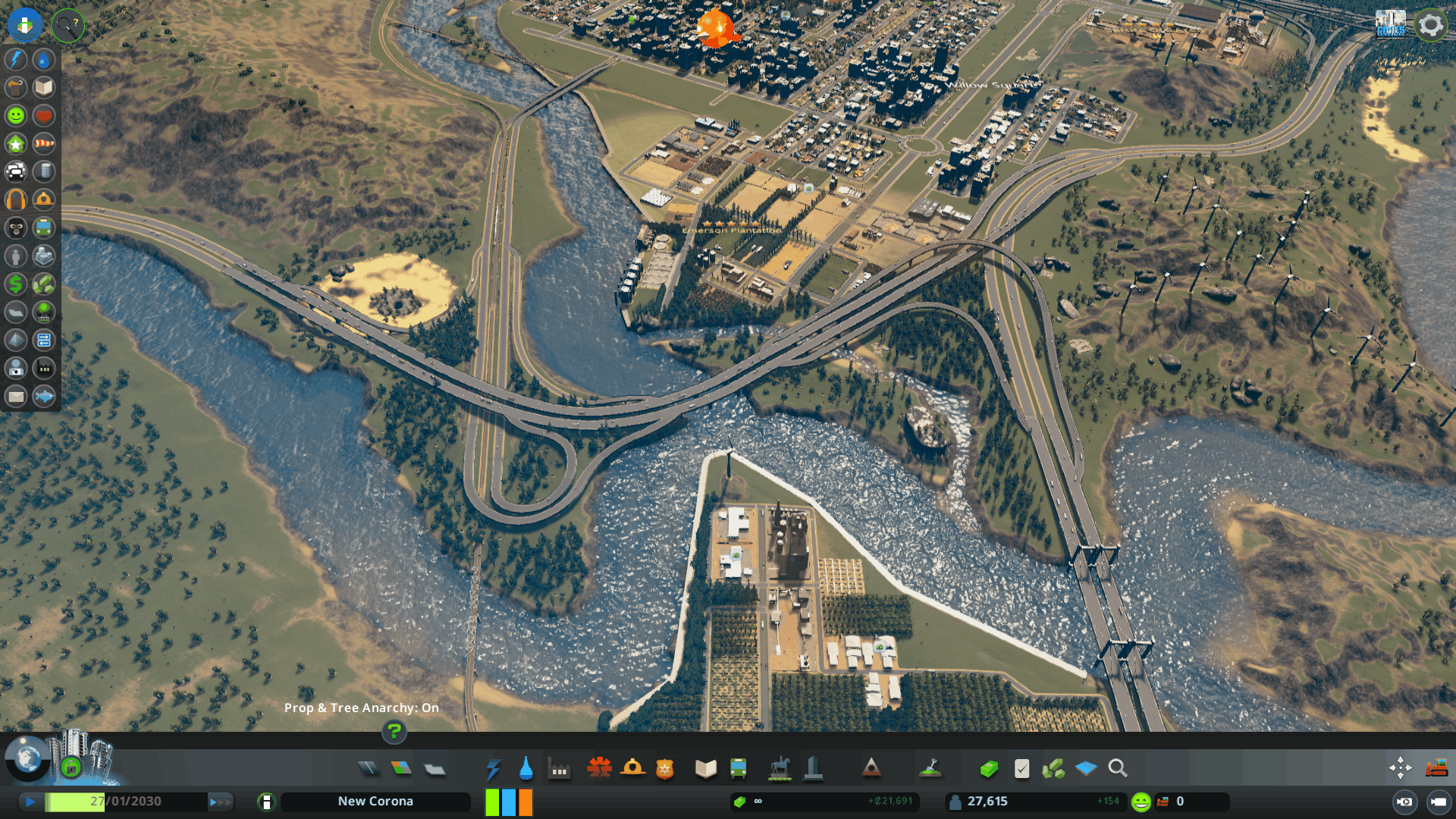Image resolution: width=1456 pixels, height=819 pixels.
Task: Open the Economy money panel
Action: point(989,769)
